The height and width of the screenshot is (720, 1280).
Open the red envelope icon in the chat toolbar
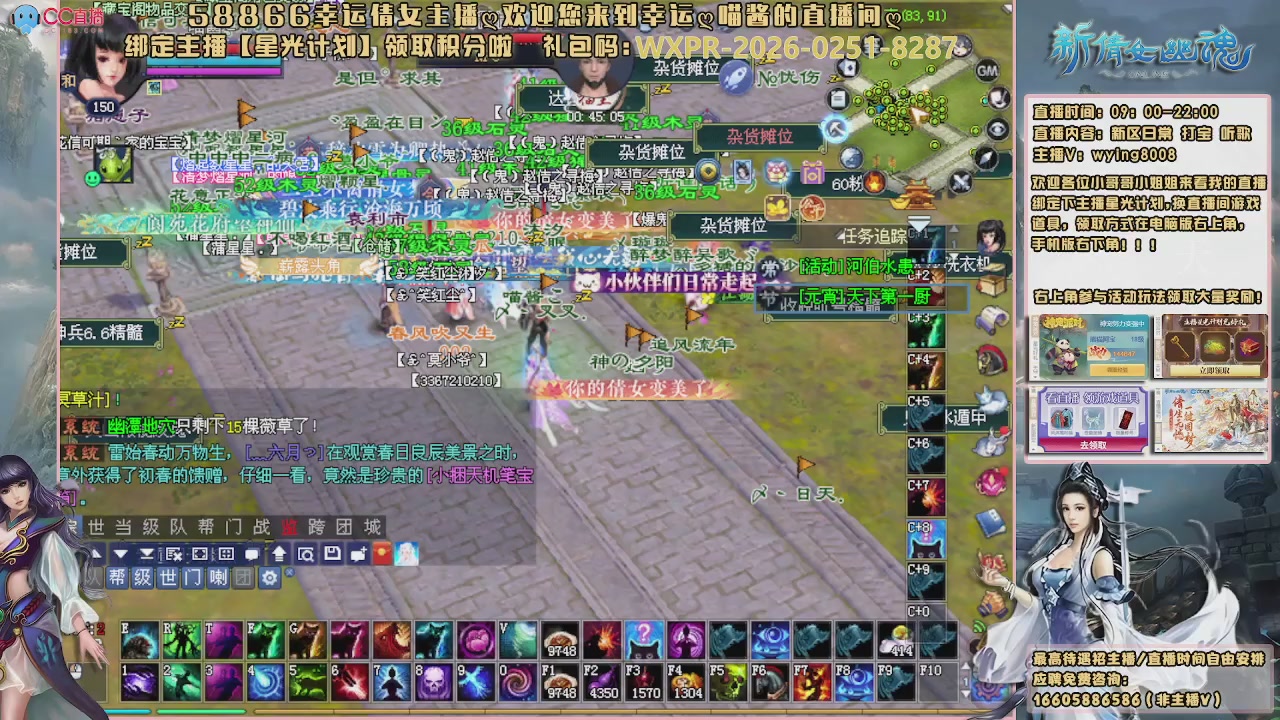383,553
